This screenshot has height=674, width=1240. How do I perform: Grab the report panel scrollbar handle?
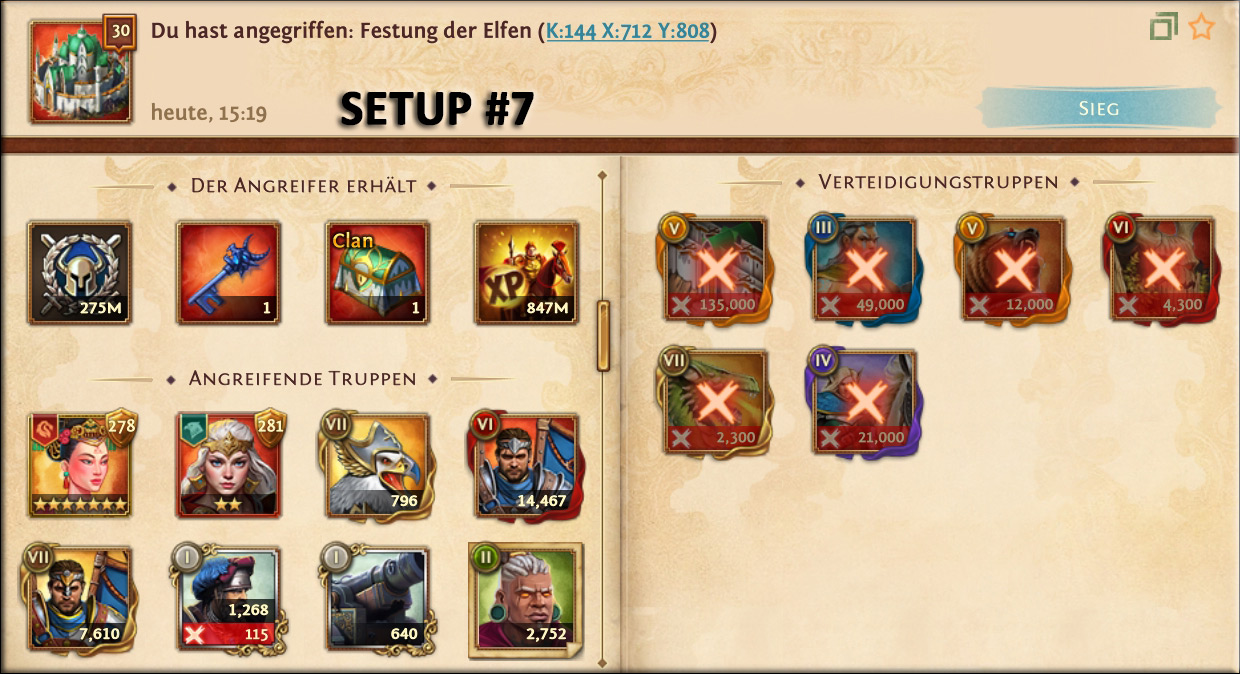[603, 336]
